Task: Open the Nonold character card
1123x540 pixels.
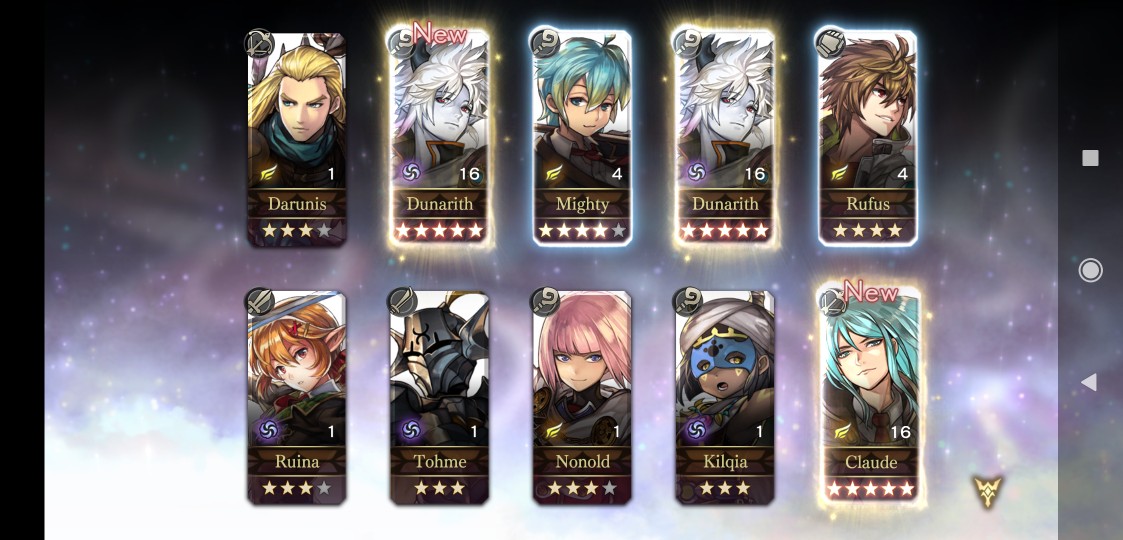Action: [x=582, y=397]
